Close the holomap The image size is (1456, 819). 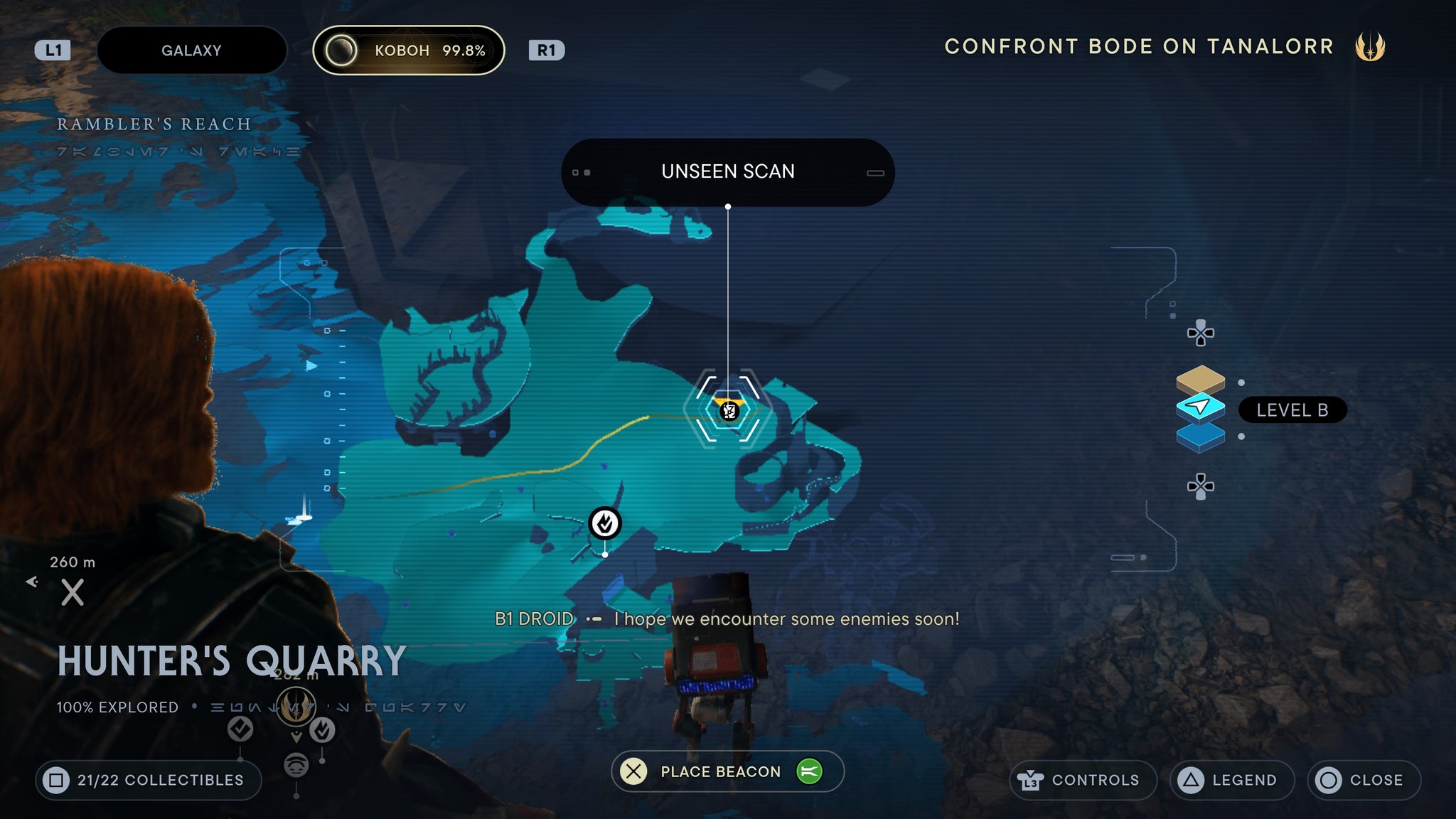(1364, 780)
